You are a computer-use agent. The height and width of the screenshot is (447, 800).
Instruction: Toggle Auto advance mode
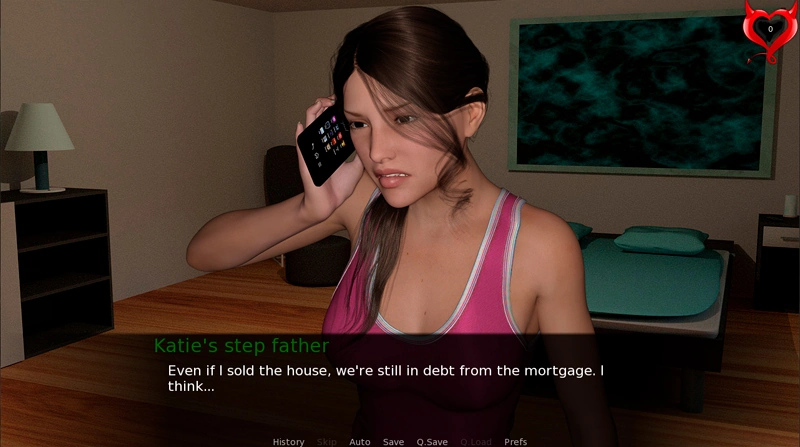pyautogui.click(x=359, y=441)
